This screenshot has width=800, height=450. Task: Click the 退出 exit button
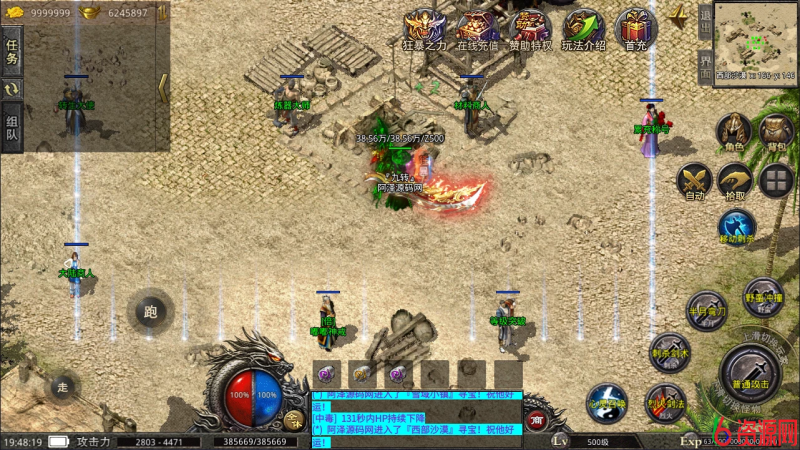coord(706,21)
